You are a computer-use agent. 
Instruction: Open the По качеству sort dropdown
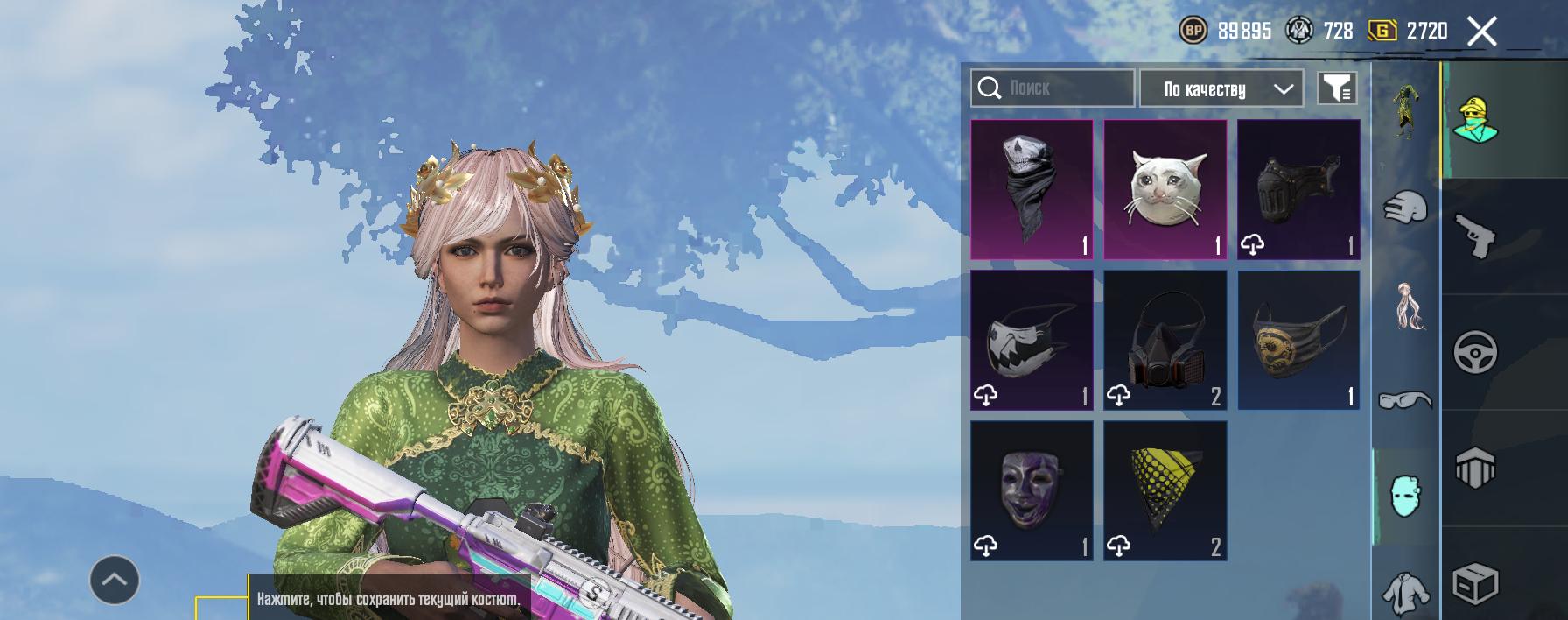click(1221, 88)
